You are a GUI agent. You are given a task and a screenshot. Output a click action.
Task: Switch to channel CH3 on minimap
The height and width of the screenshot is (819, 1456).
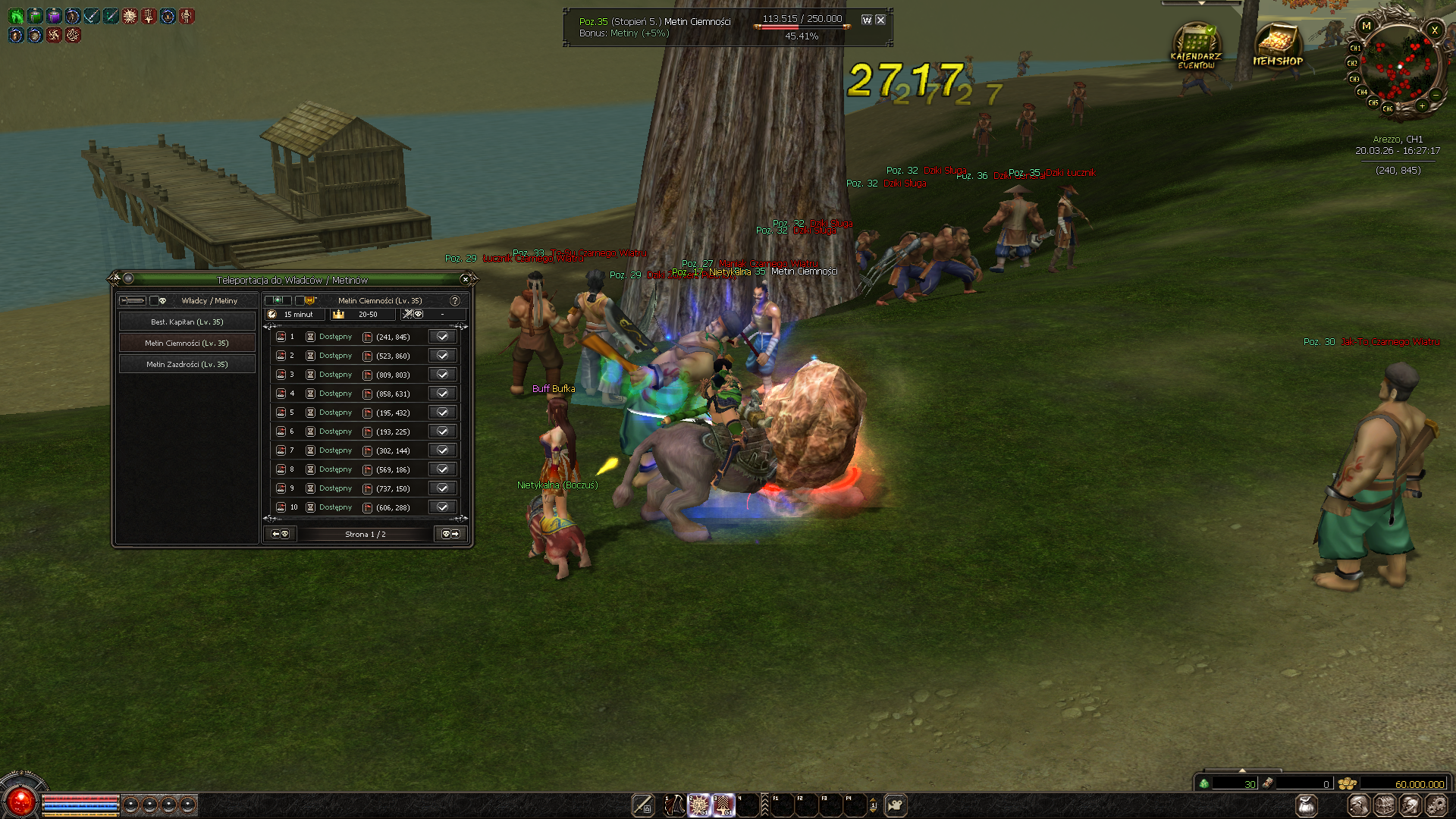click(x=1354, y=79)
